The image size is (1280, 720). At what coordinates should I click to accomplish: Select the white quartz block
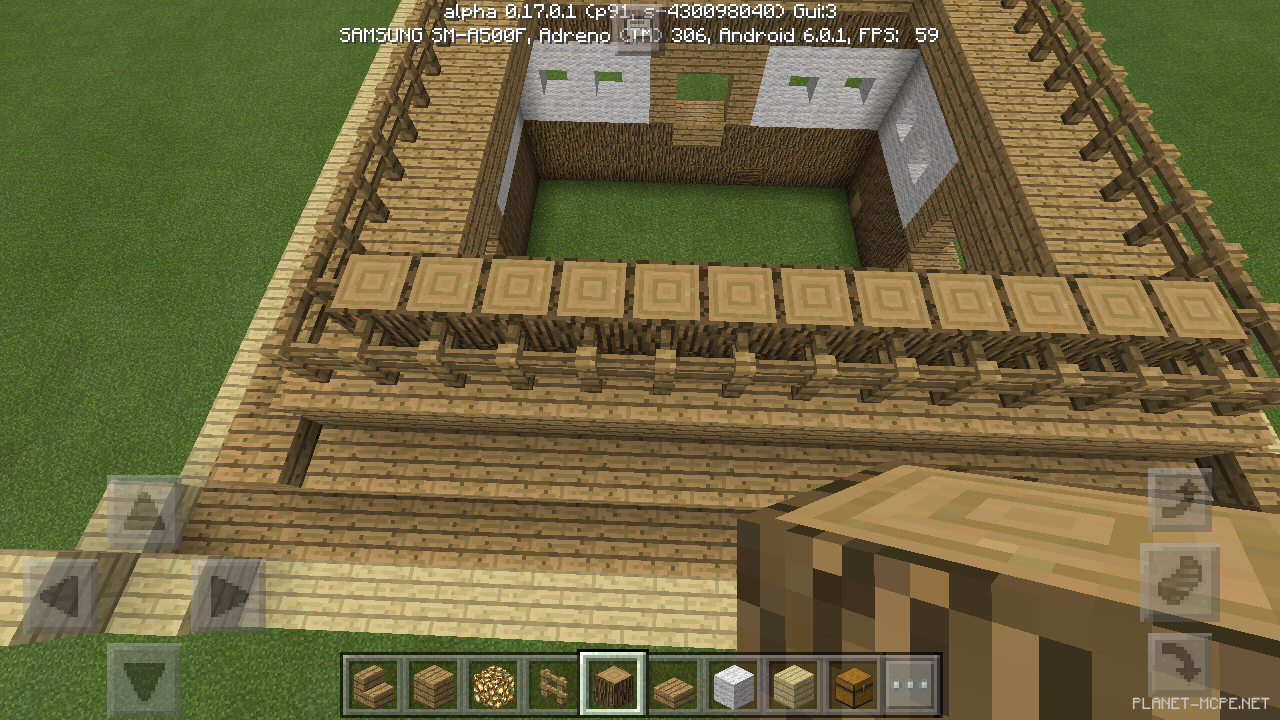(733, 684)
